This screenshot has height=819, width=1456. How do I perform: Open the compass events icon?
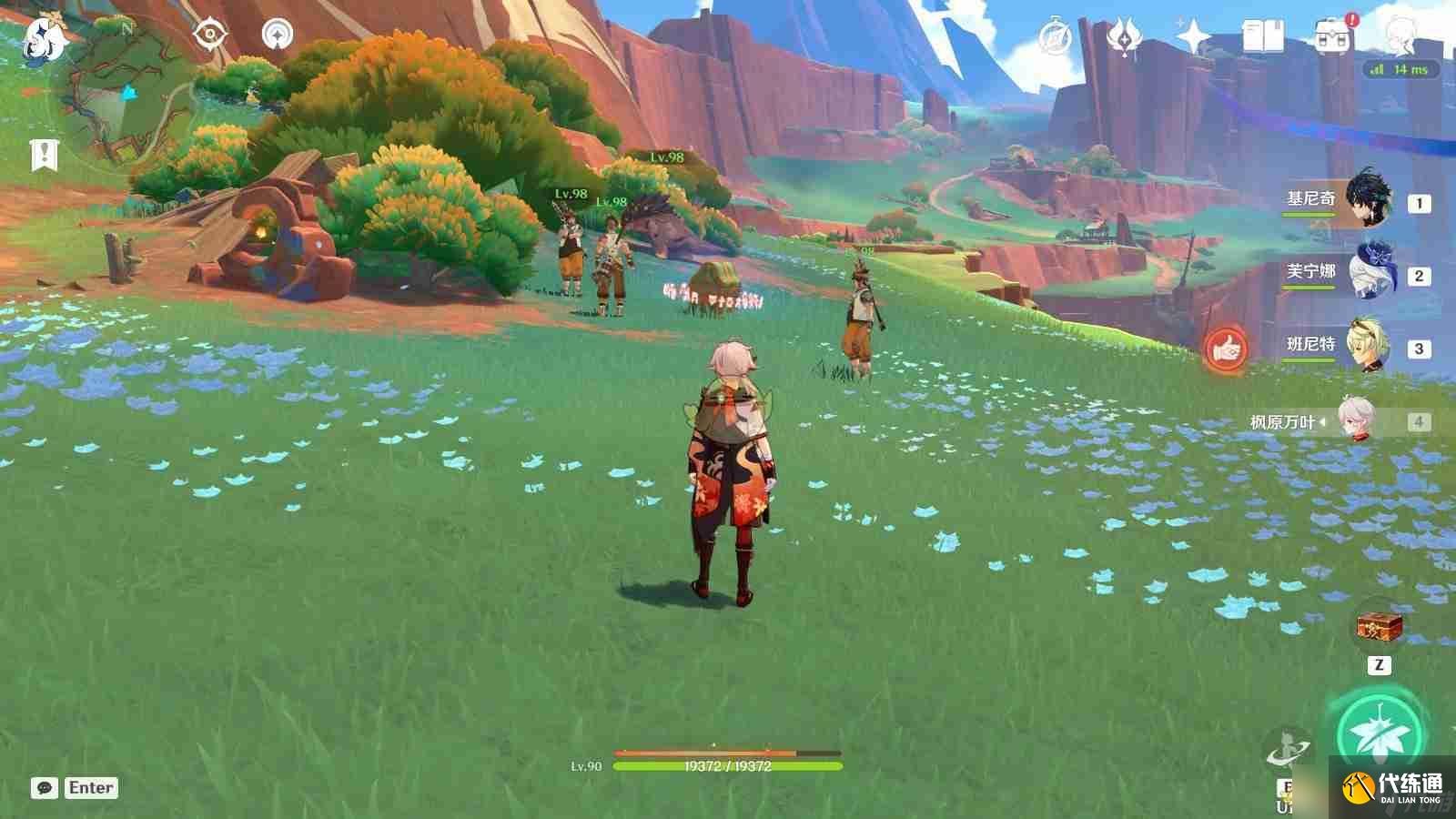(x=1056, y=37)
